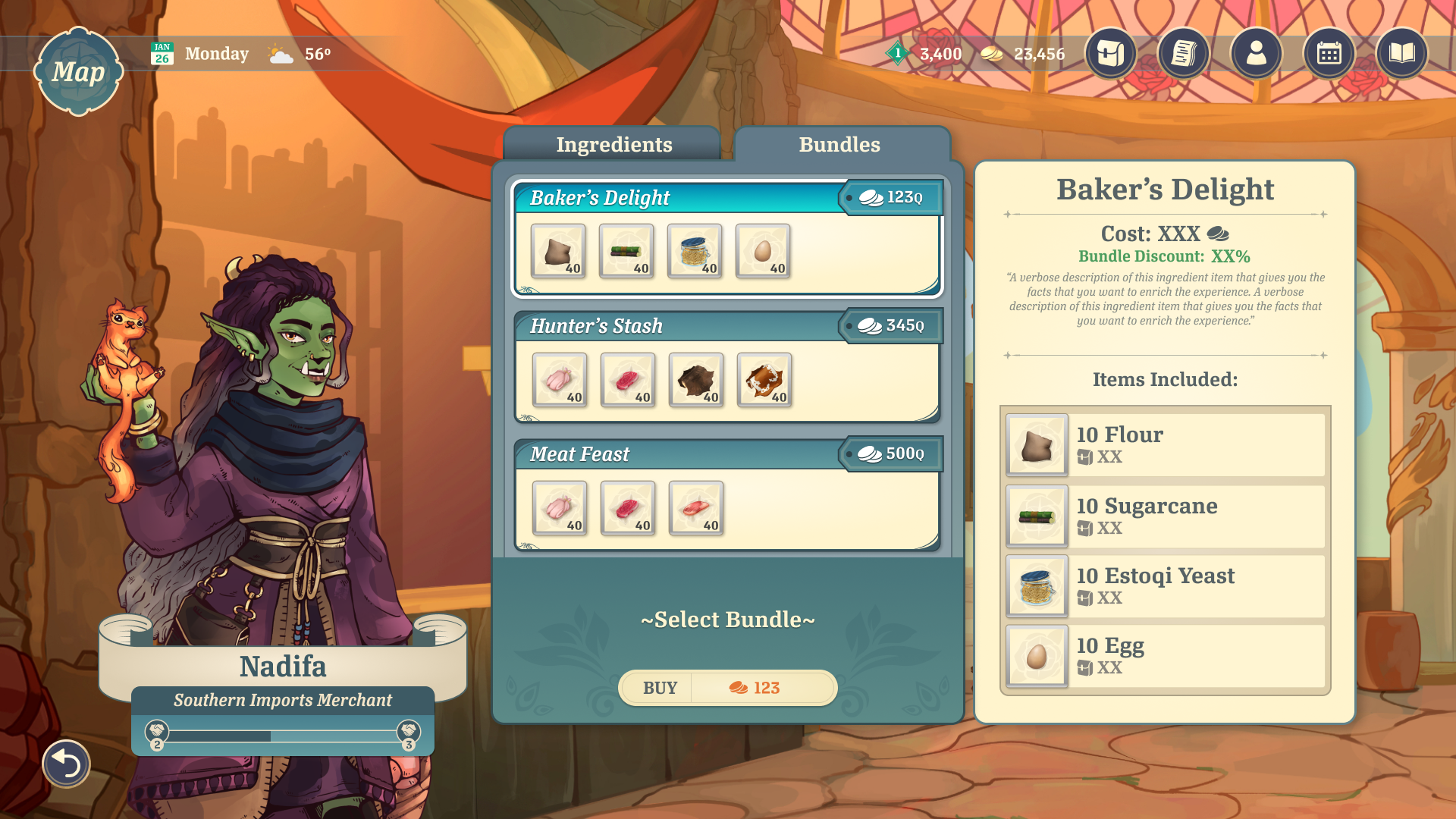Viewport: 1456px width, 819px height.
Task: Click the 10 Sugarcane item row
Action: click(x=1165, y=516)
